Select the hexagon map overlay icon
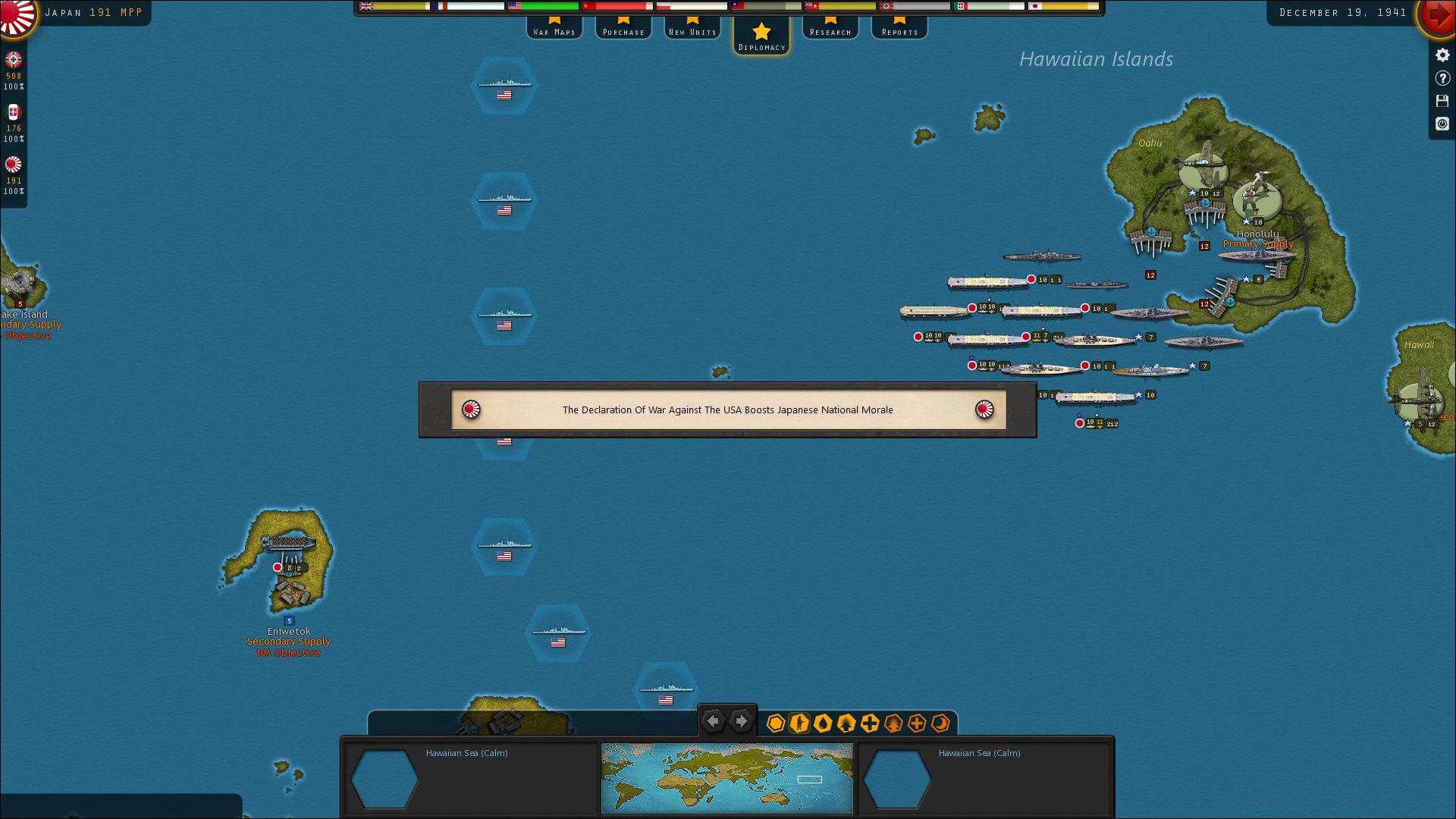This screenshot has width=1456, height=819. coord(775,723)
